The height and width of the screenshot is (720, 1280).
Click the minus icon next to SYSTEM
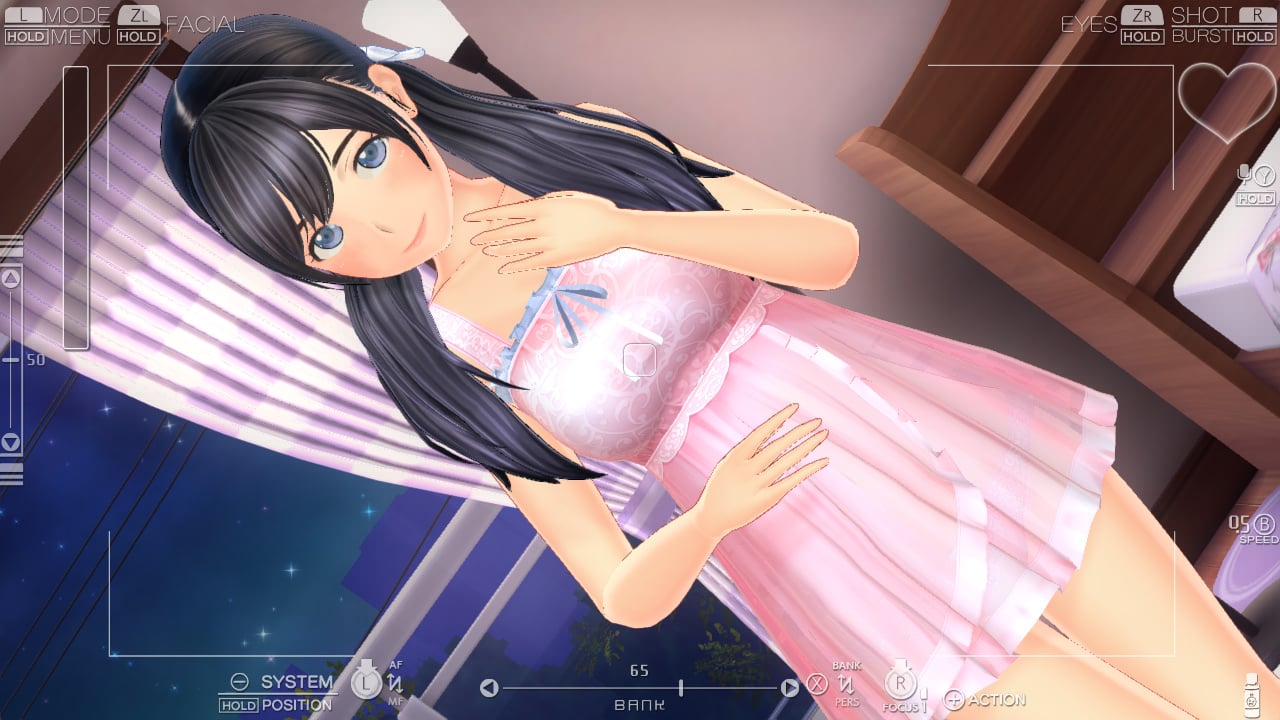tap(239, 682)
